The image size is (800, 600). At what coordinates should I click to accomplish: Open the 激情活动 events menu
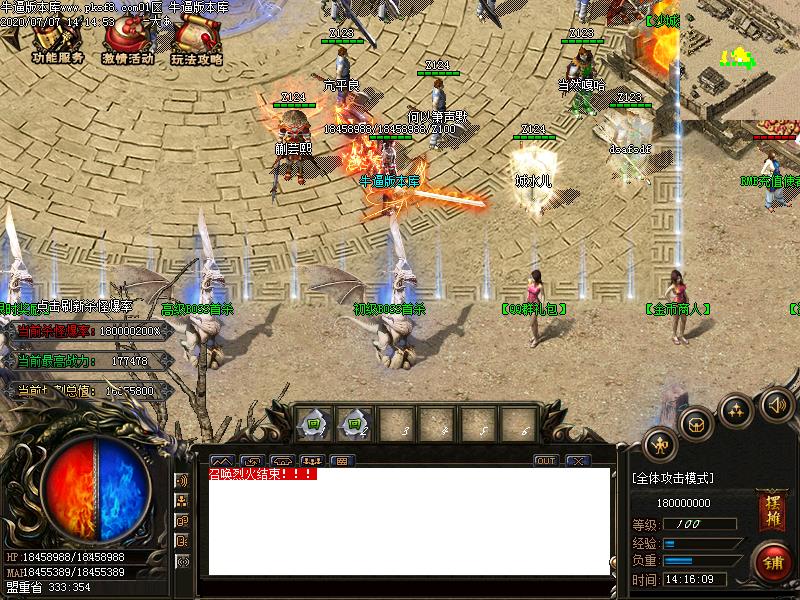click(x=127, y=42)
